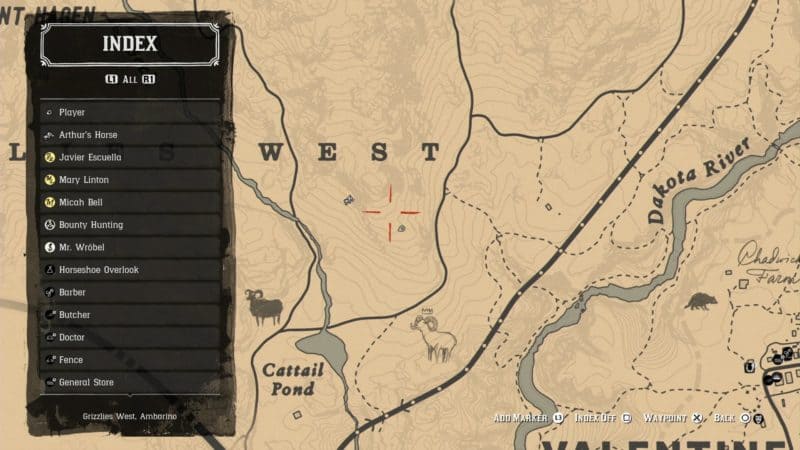Select Doctor in the index list
This screenshot has height=450, width=800.
[x=130, y=337]
